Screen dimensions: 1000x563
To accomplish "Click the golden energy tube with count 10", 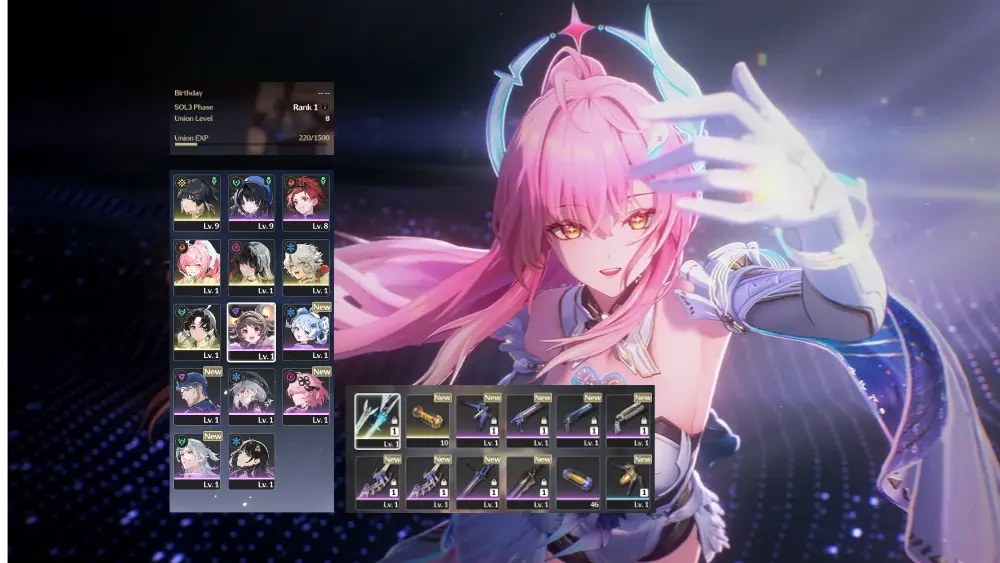I will (428, 419).
